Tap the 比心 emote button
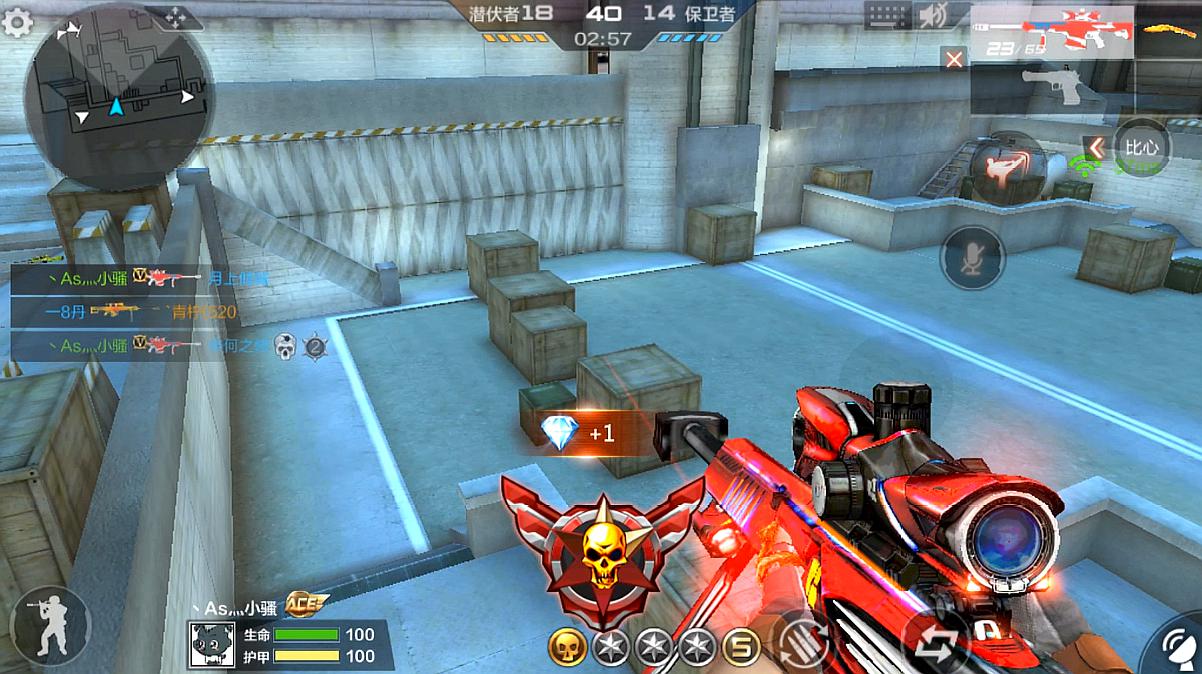Screen dimensions: 1202x674 coord(1142,147)
